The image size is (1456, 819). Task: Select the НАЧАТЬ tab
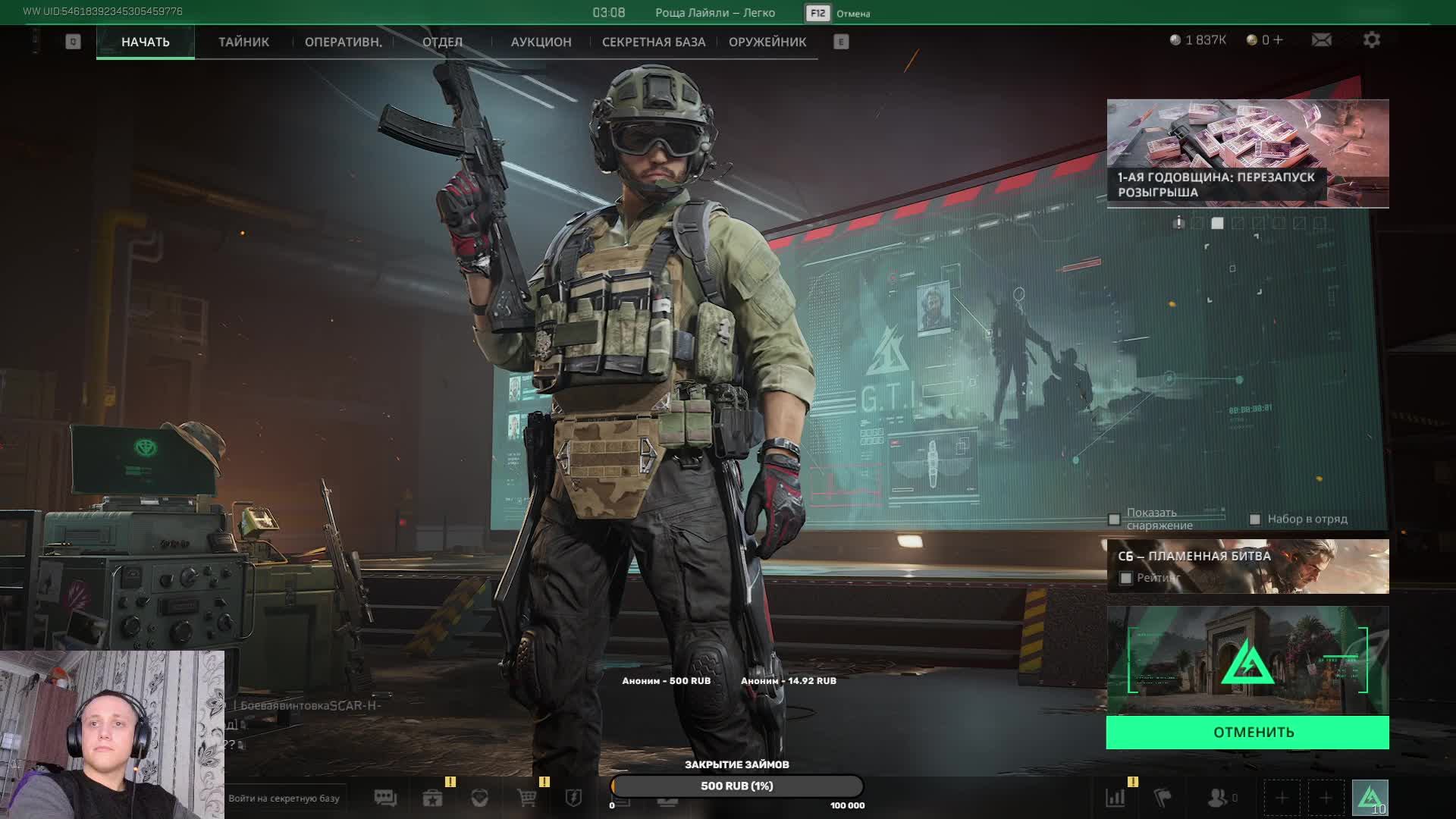(x=145, y=42)
